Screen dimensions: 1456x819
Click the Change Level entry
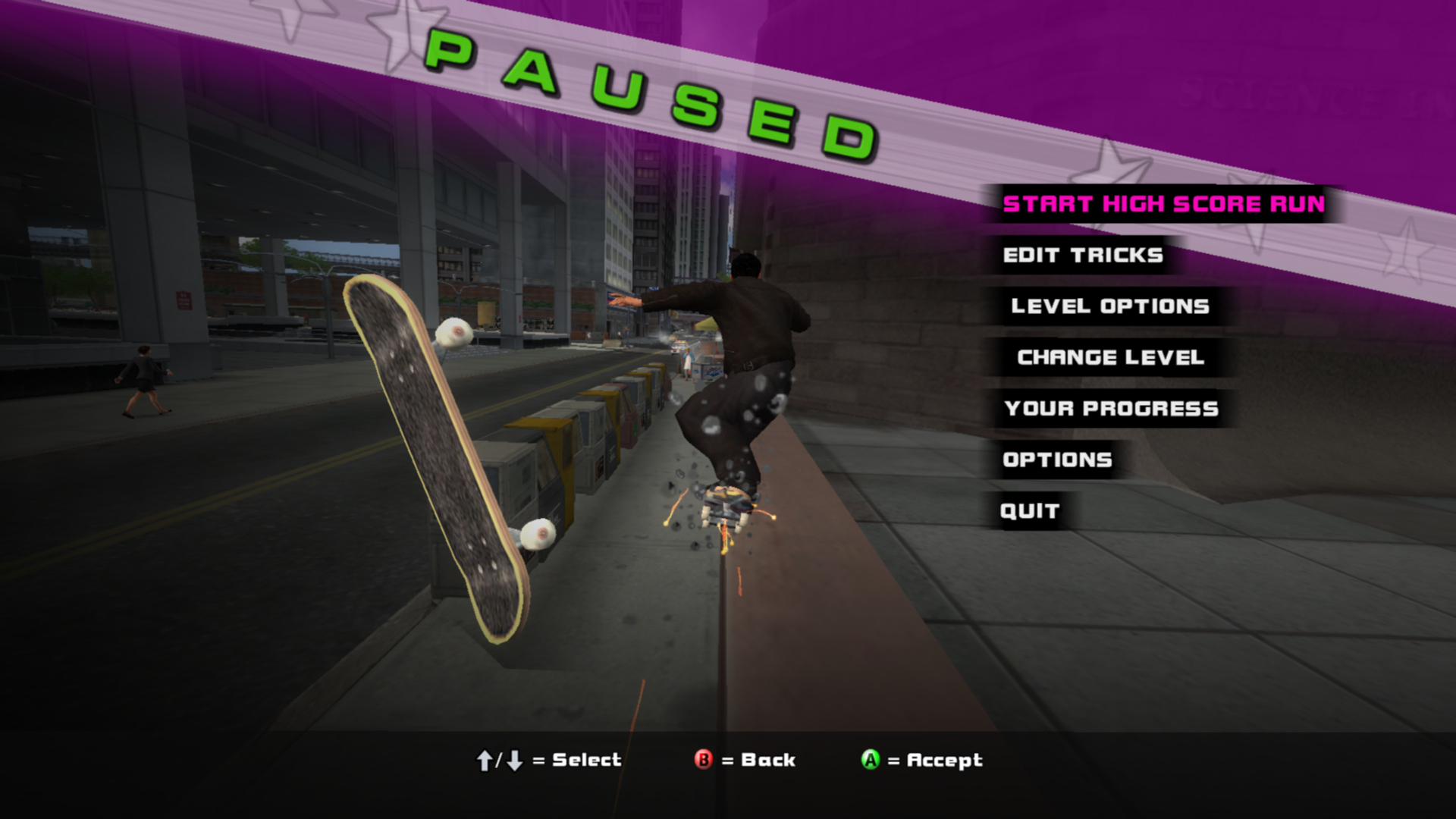coord(1110,357)
